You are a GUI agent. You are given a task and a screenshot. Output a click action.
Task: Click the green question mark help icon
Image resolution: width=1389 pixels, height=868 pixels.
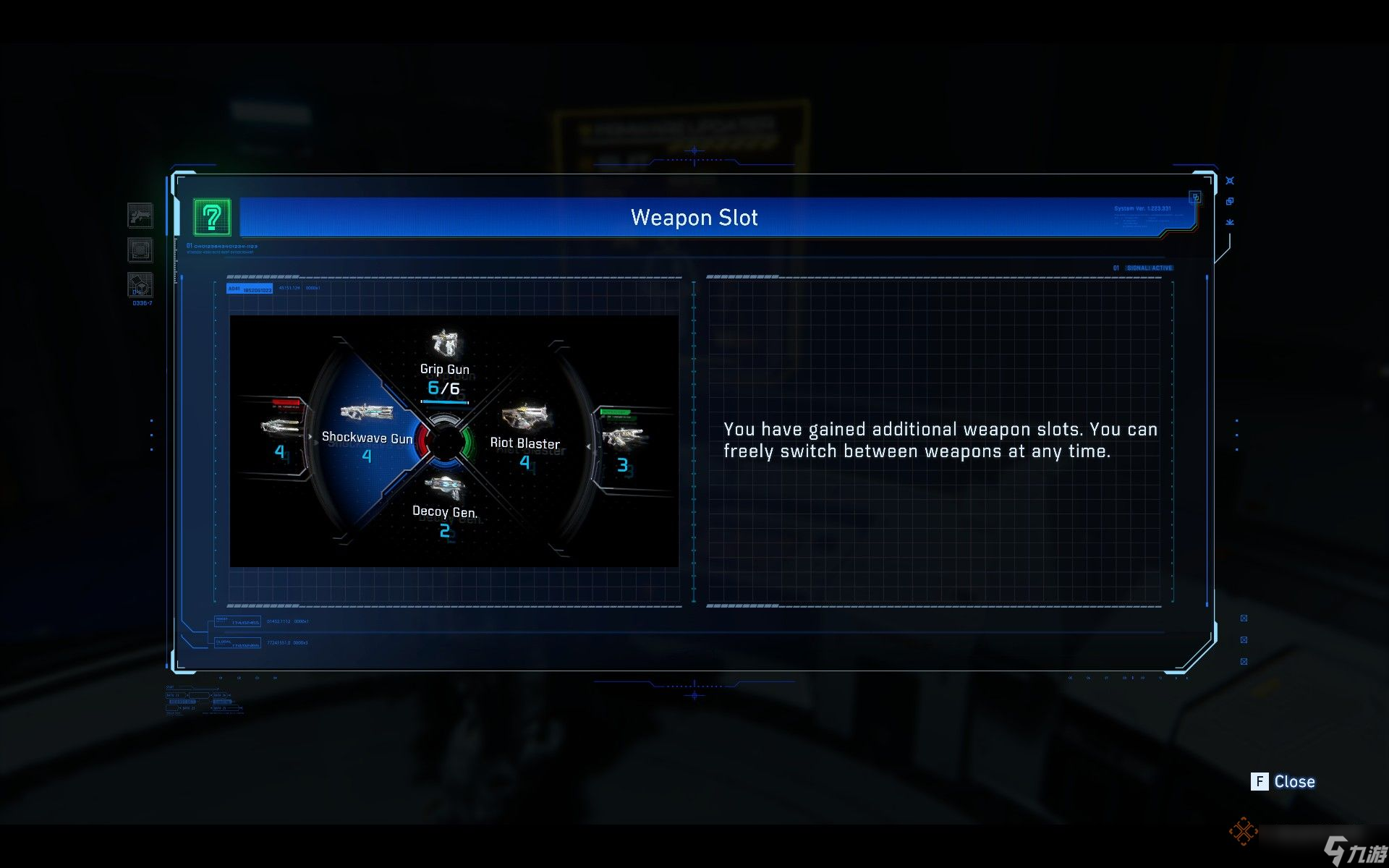[212, 217]
